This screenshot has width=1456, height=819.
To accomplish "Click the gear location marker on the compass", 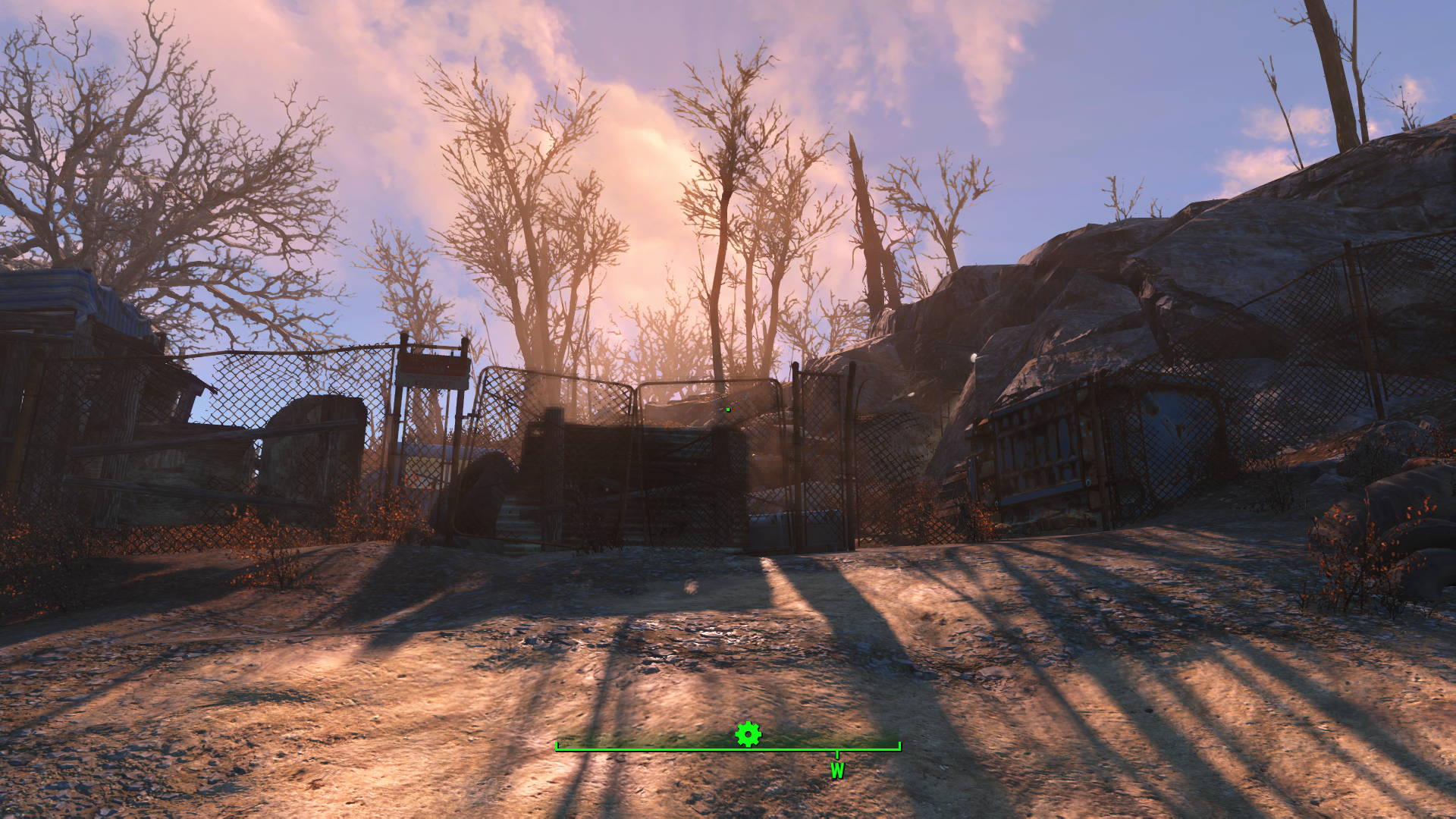I will (x=748, y=734).
